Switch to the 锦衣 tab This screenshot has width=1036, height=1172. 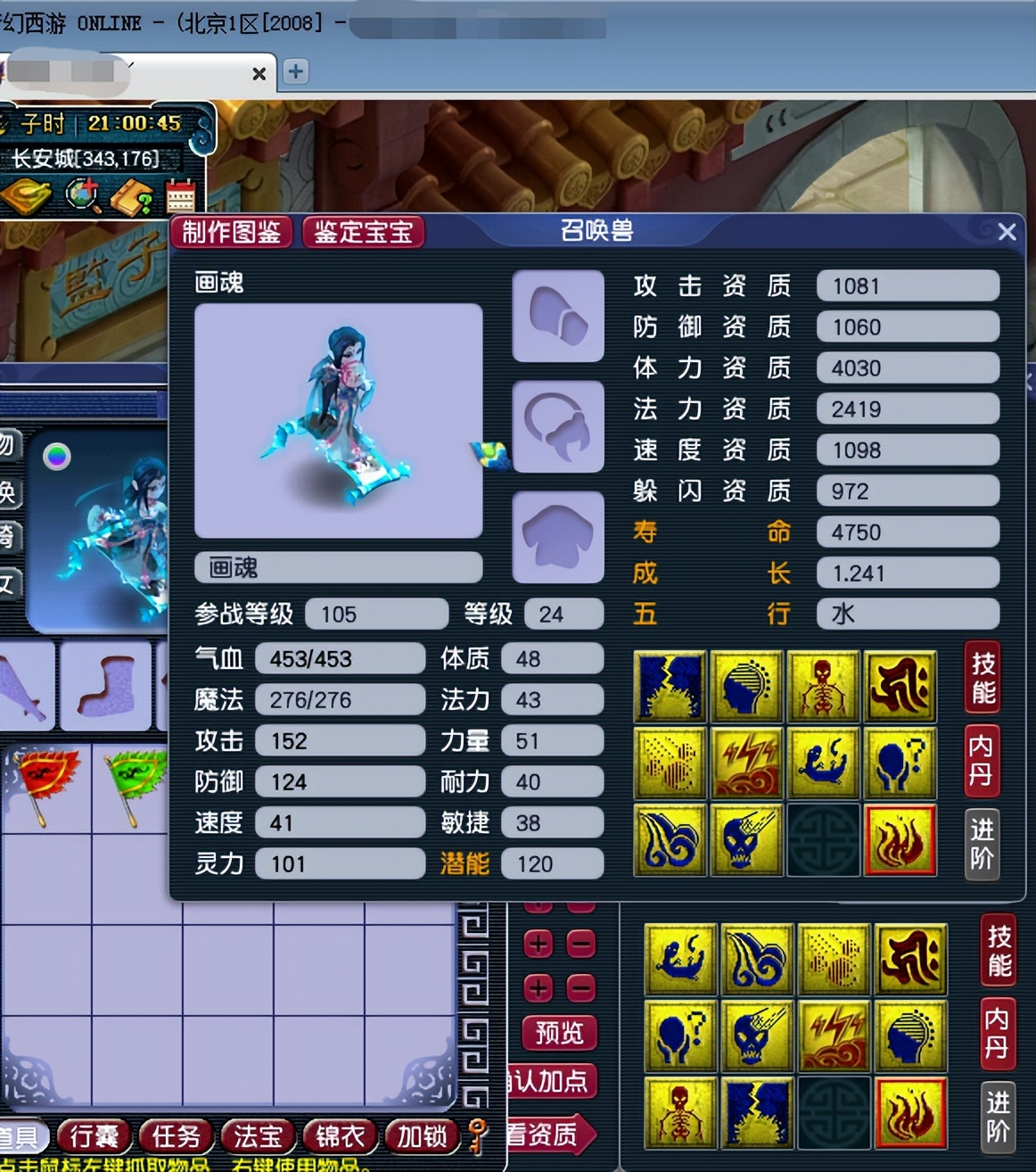[x=340, y=1135]
